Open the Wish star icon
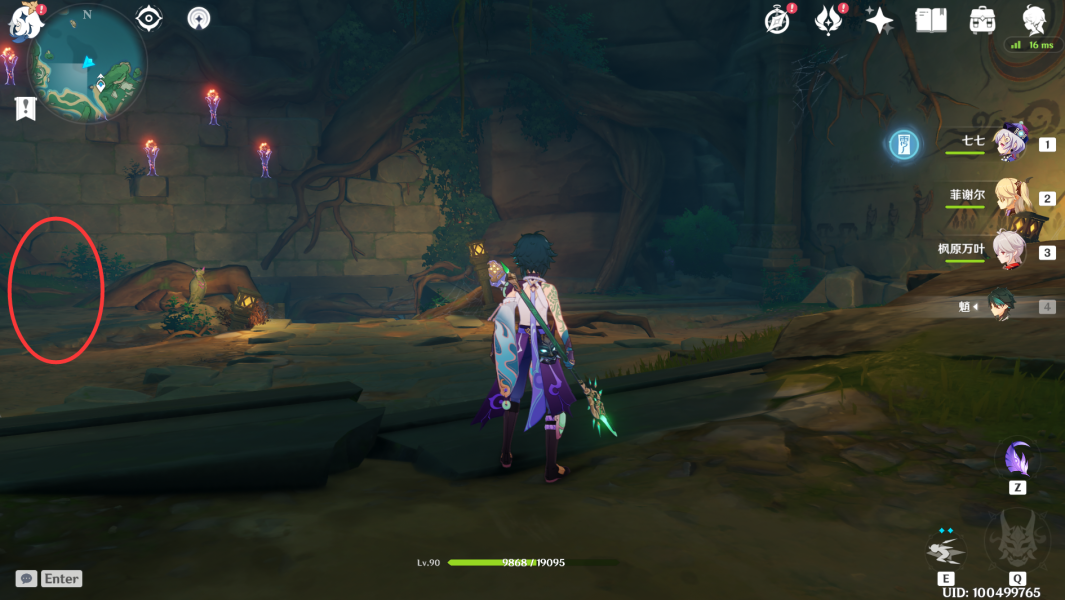The width and height of the screenshot is (1065, 600). [x=880, y=20]
